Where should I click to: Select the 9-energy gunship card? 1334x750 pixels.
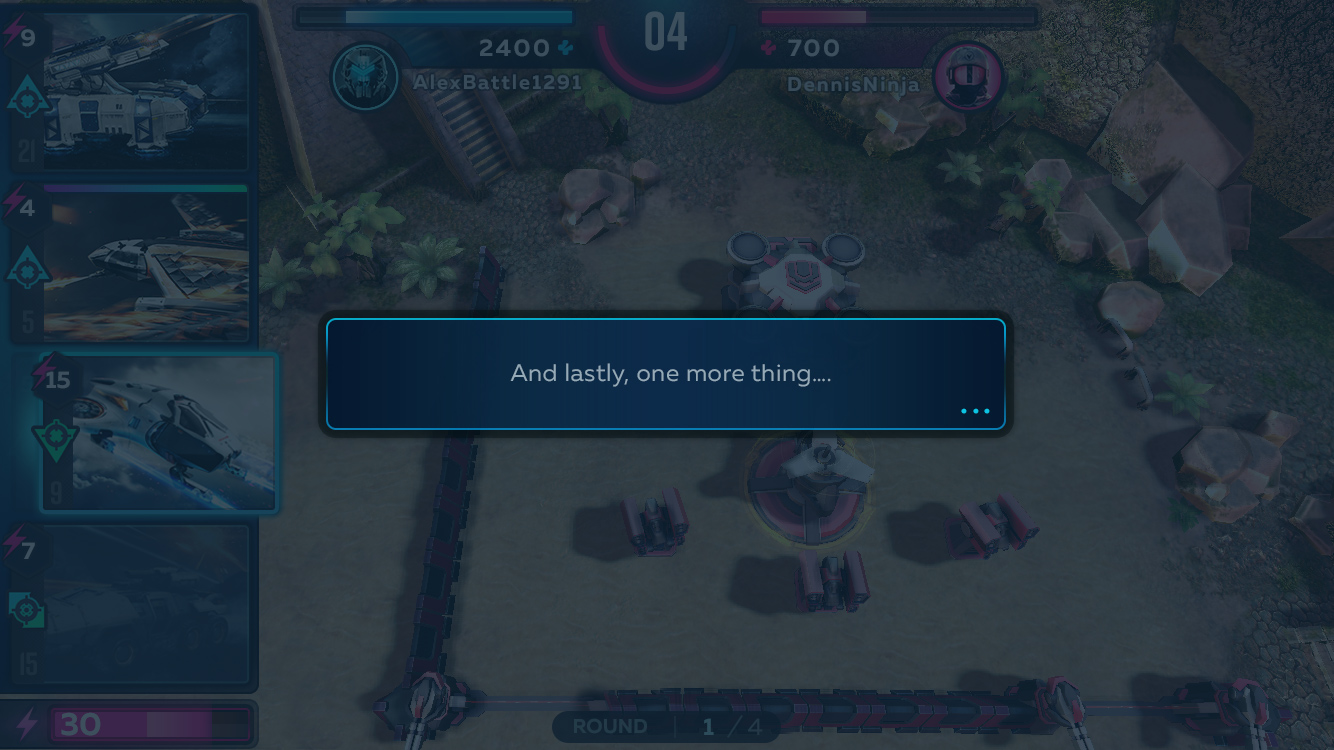[130, 92]
